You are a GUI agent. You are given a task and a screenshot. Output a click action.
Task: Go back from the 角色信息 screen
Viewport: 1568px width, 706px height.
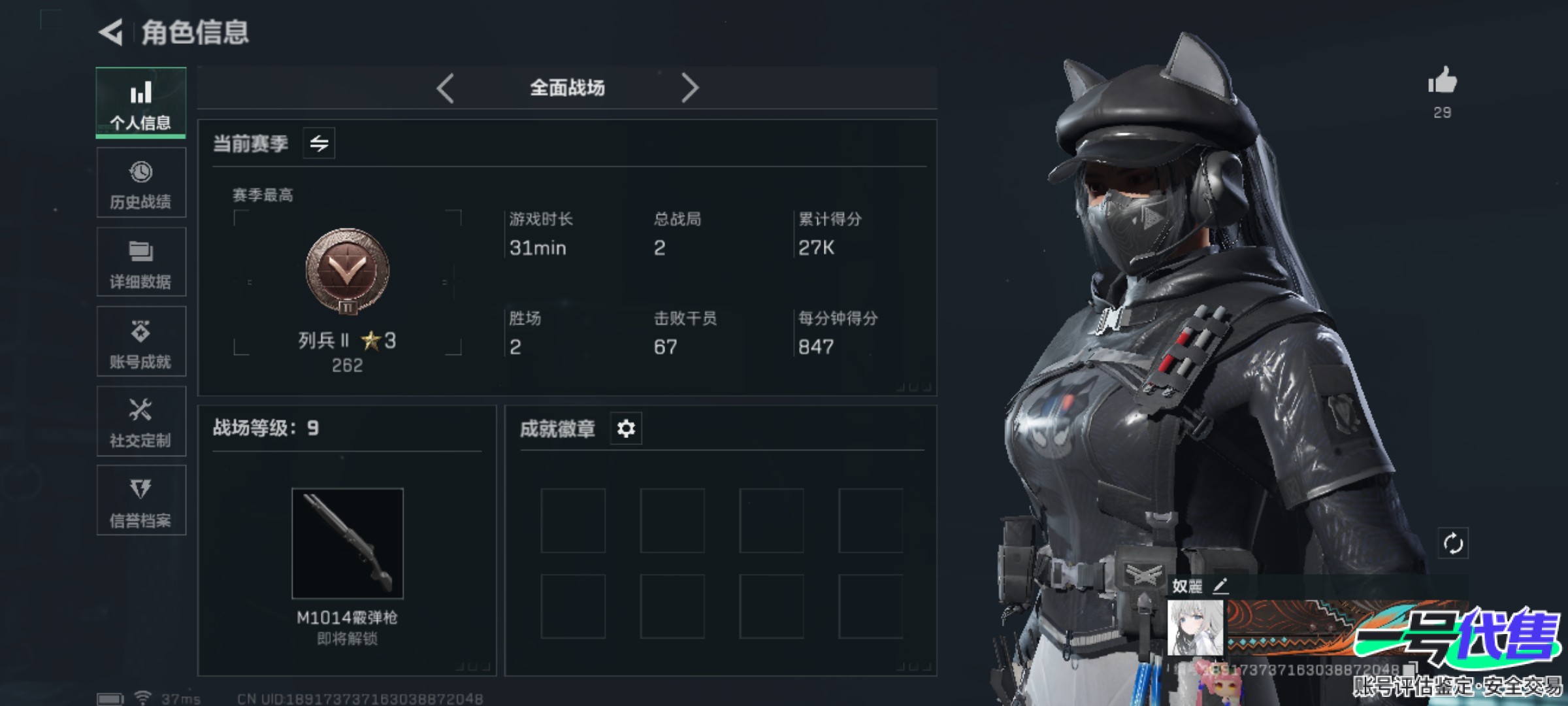coord(111,32)
